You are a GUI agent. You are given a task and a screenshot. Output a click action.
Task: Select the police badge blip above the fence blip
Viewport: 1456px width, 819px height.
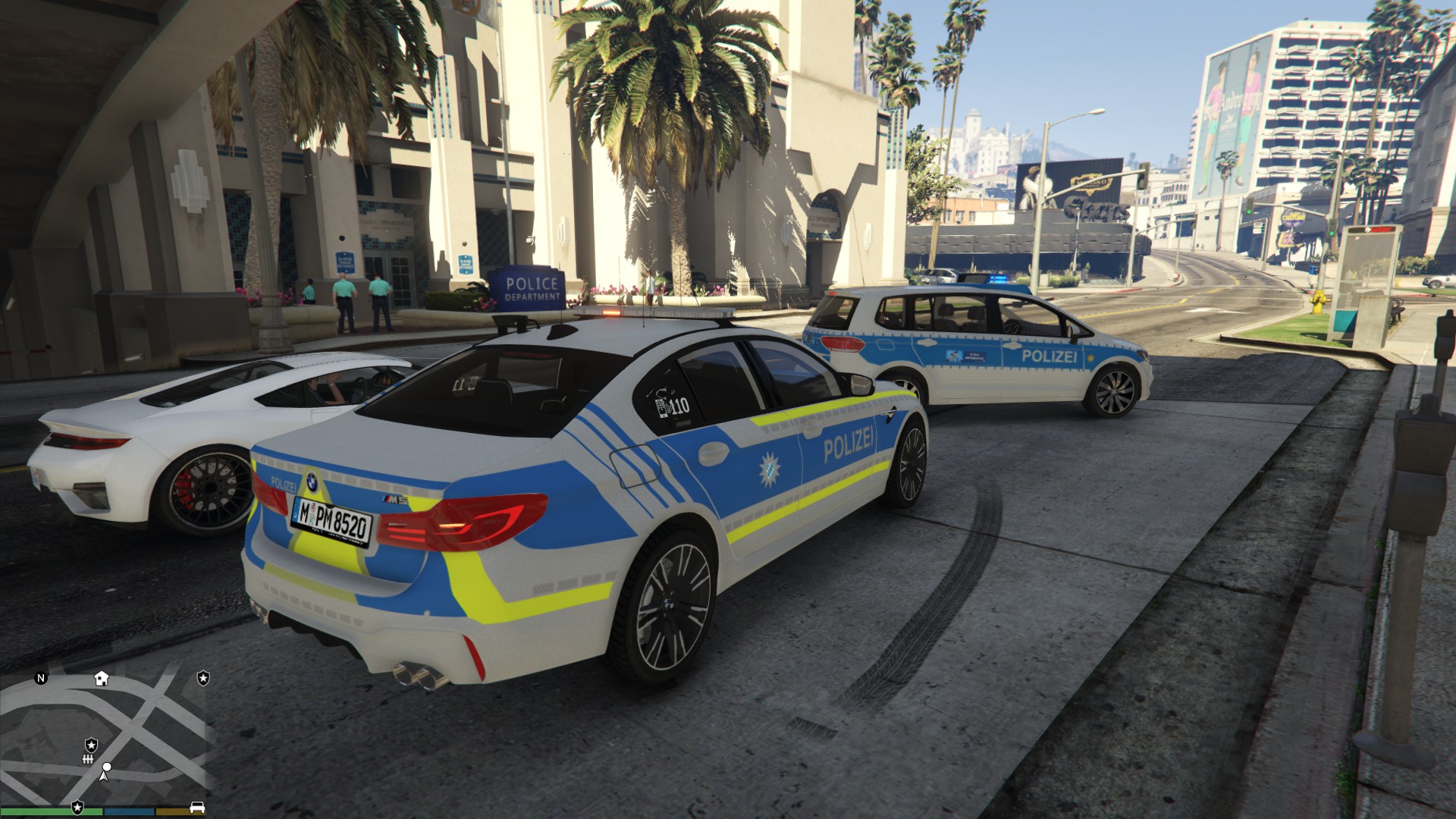[x=91, y=745]
